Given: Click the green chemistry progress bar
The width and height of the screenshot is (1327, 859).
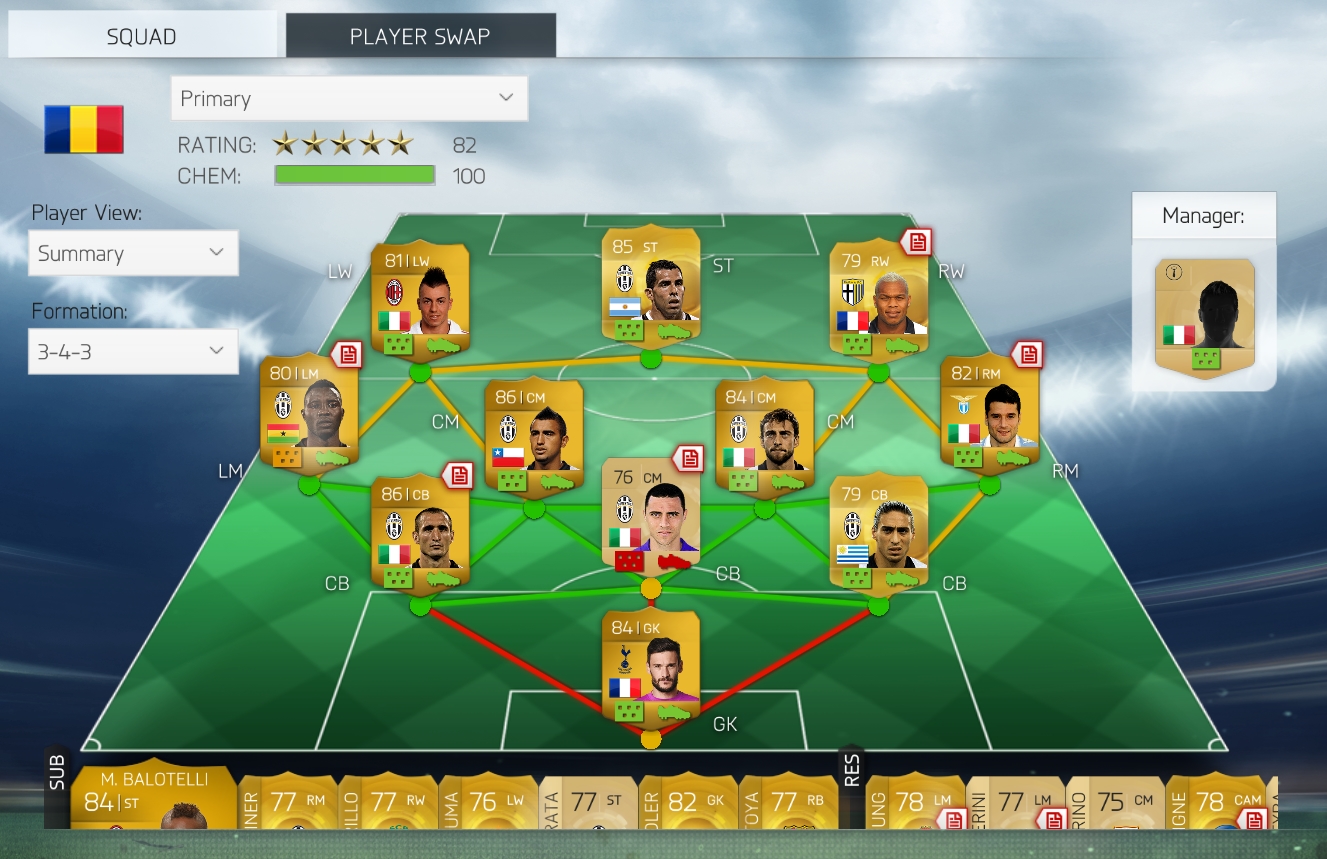Looking at the screenshot, I should (354, 174).
